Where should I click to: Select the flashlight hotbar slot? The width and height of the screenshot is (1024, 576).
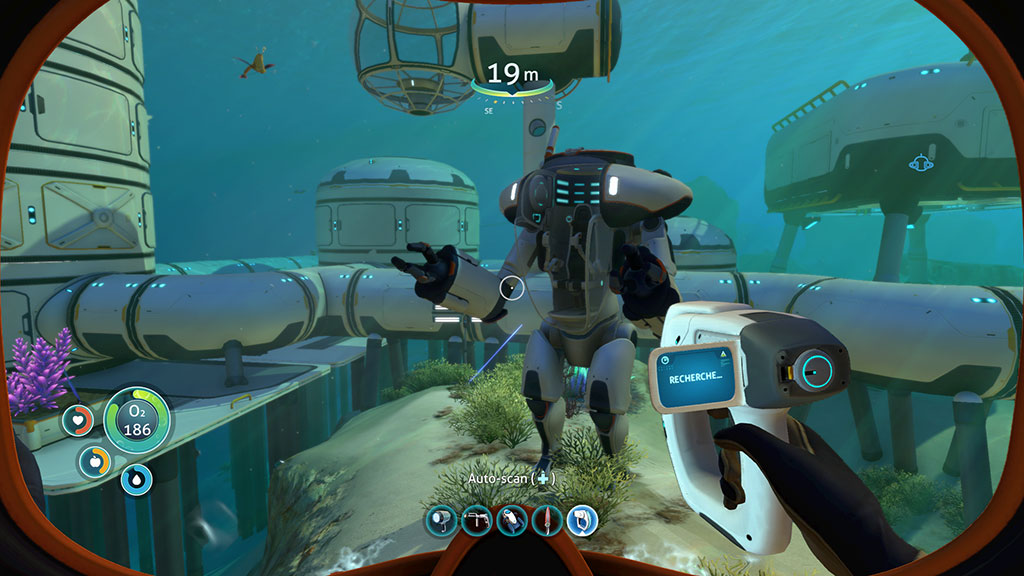(x=440, y=519)
